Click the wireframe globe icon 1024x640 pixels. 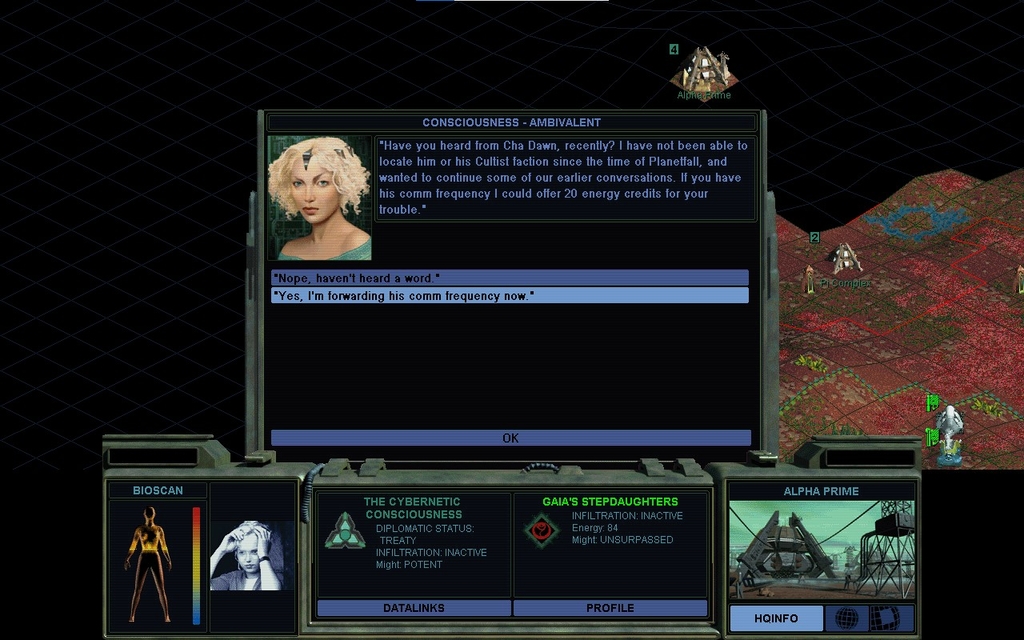[x=846, y=618]
